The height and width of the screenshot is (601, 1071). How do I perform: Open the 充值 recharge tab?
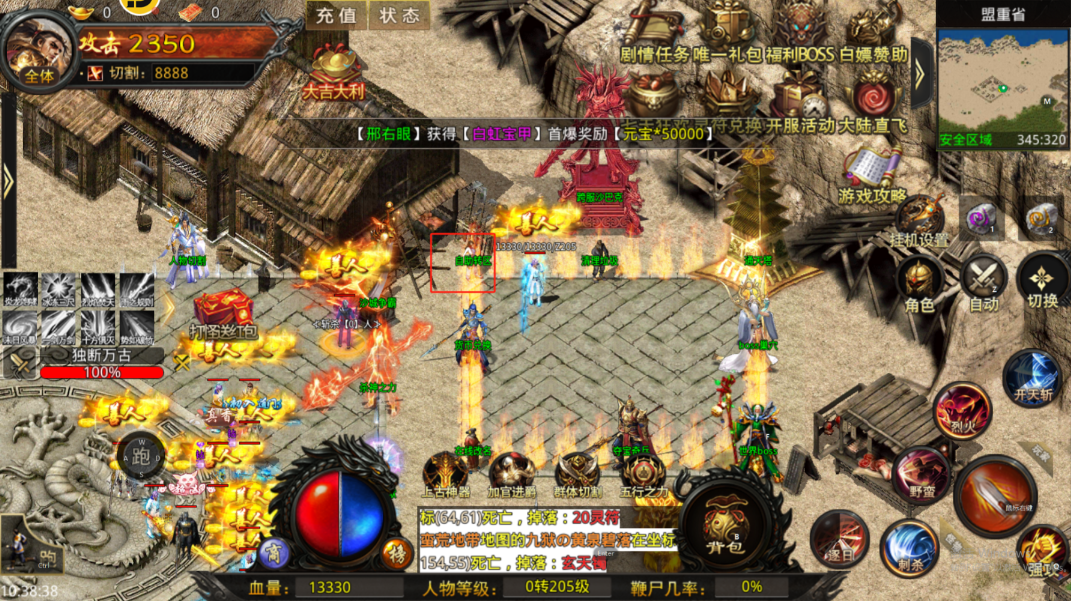point(336,15)
